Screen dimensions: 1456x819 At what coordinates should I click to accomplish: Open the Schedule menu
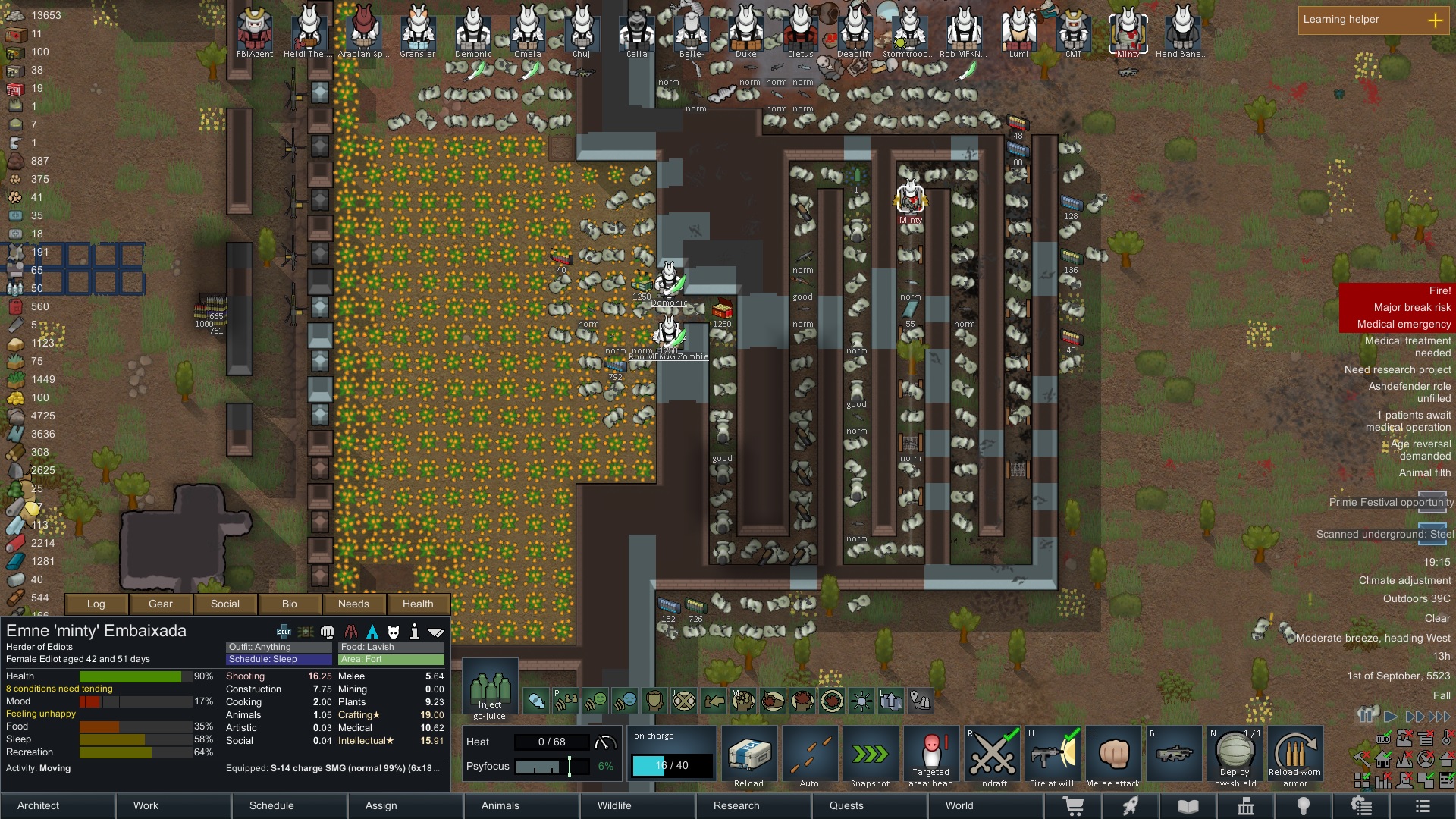click(271, 805)
